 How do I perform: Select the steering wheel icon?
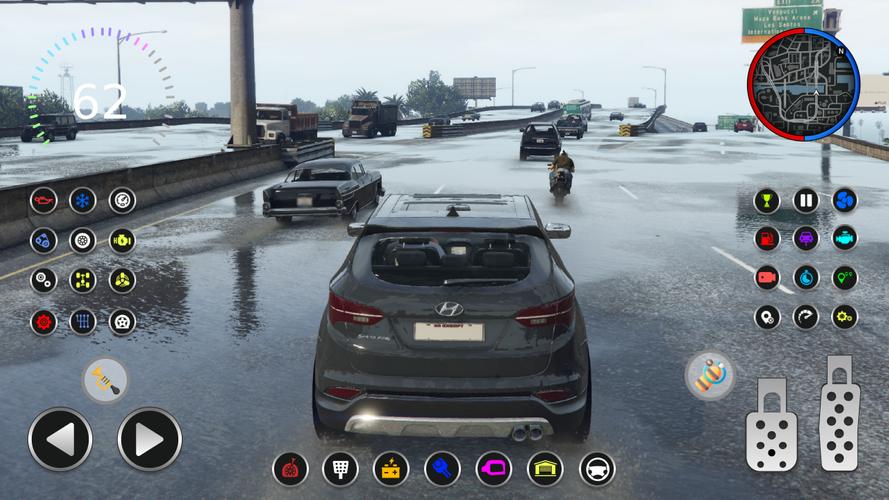click(597, 468)
